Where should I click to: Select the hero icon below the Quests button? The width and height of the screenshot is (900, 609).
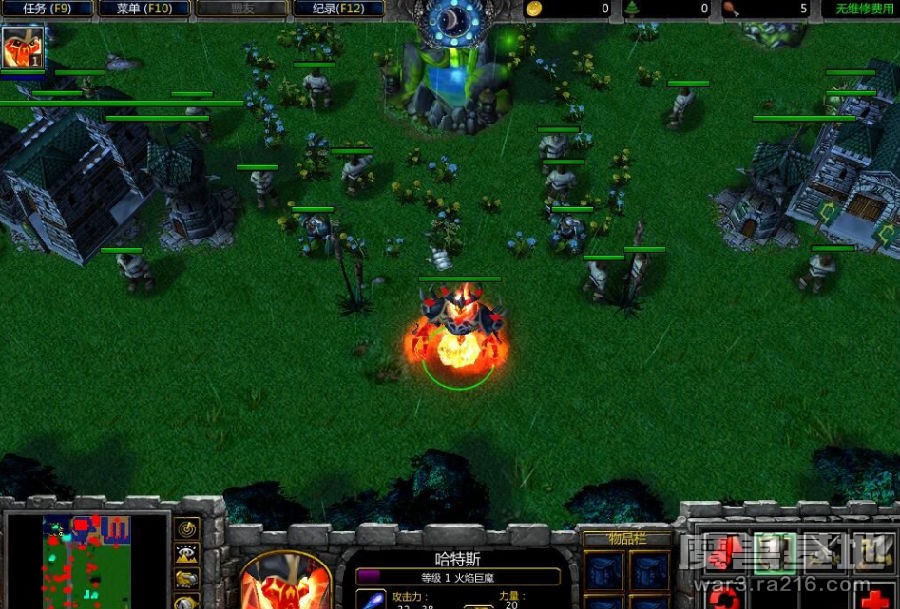coord(17,47)
